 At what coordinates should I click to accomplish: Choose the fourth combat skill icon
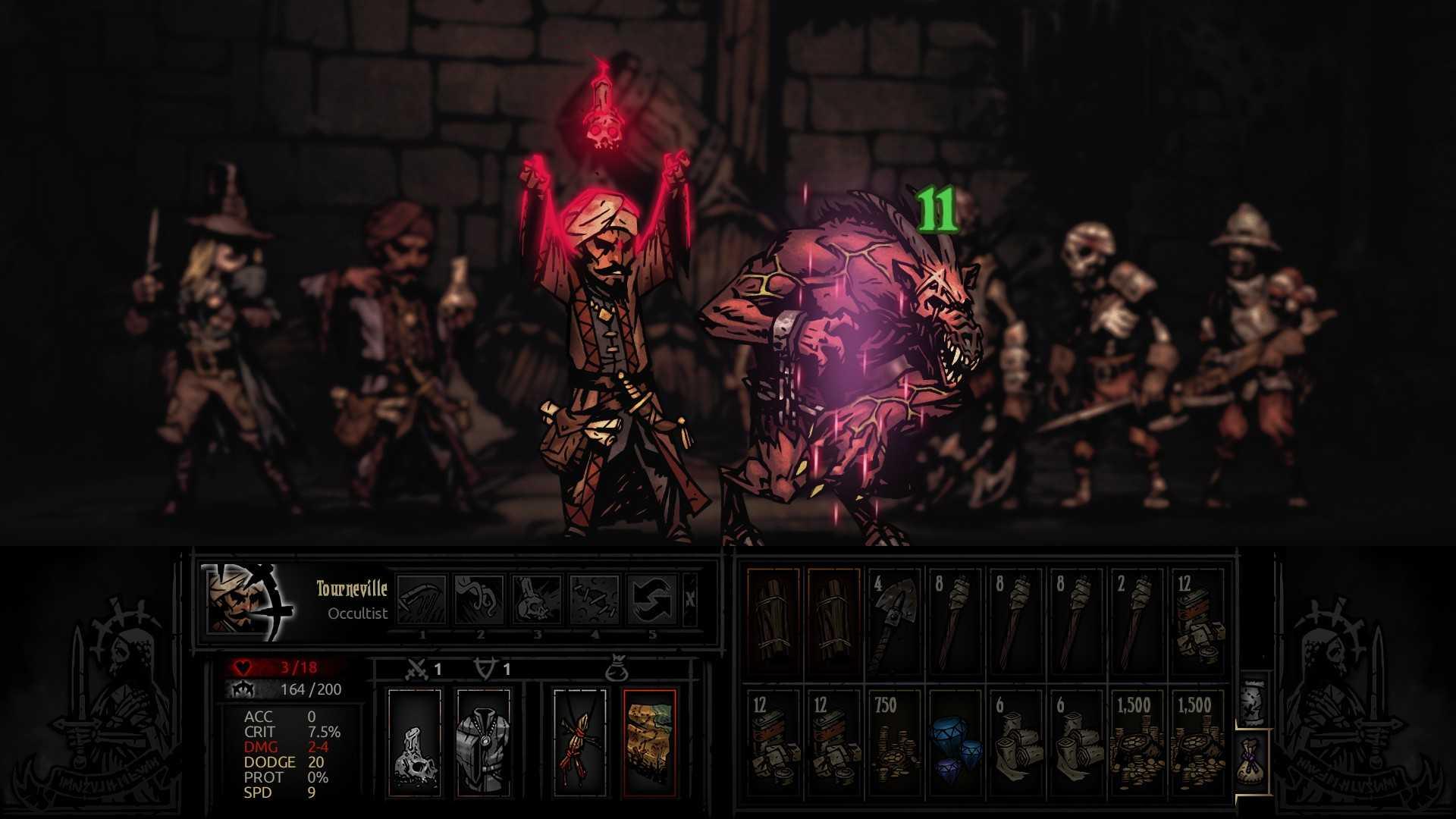[x=595, y=599]
